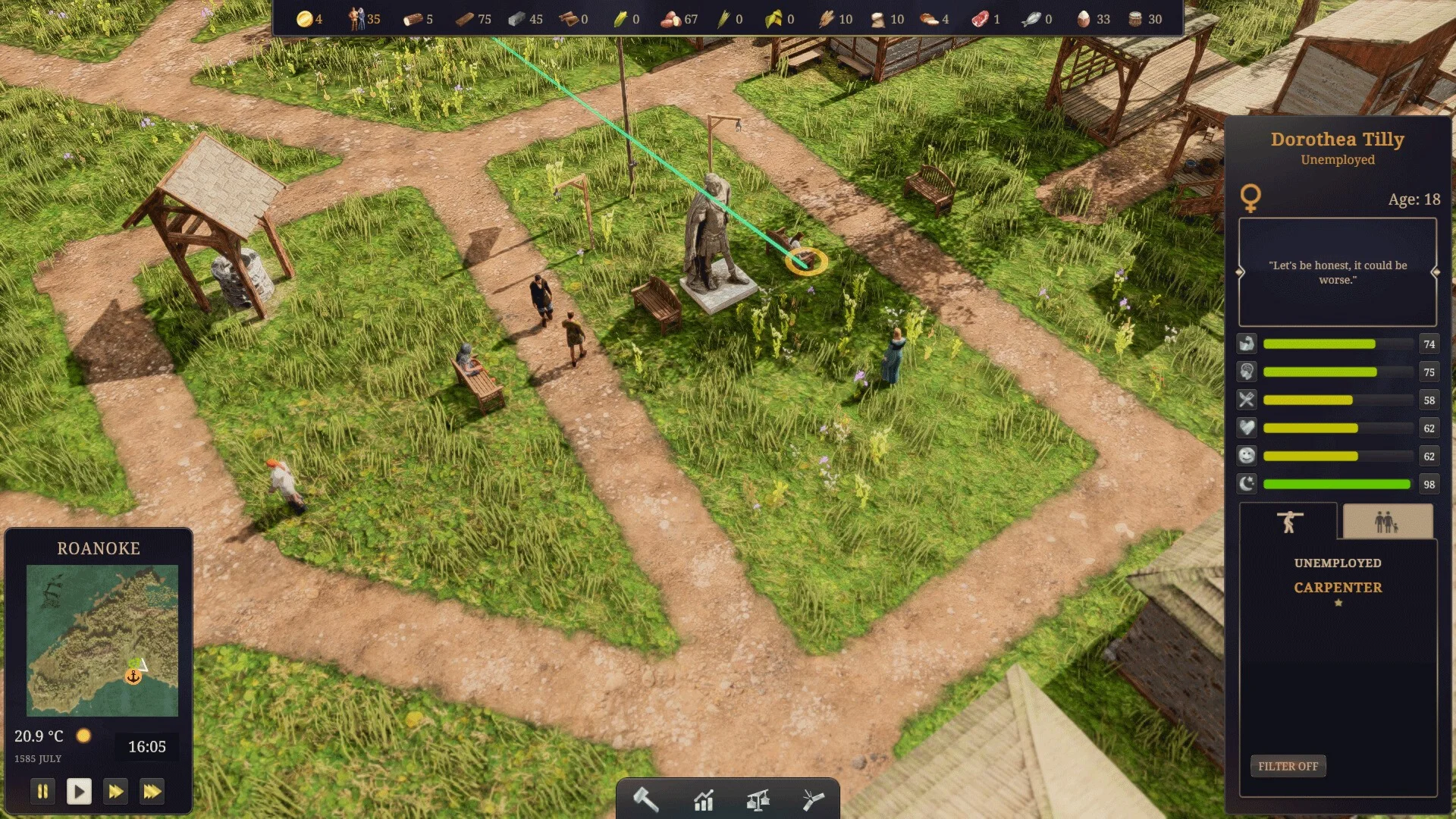This screenshot has width=1456, height=819.
Task: Click the population icon in resource bar
Action: coord(356,19)
